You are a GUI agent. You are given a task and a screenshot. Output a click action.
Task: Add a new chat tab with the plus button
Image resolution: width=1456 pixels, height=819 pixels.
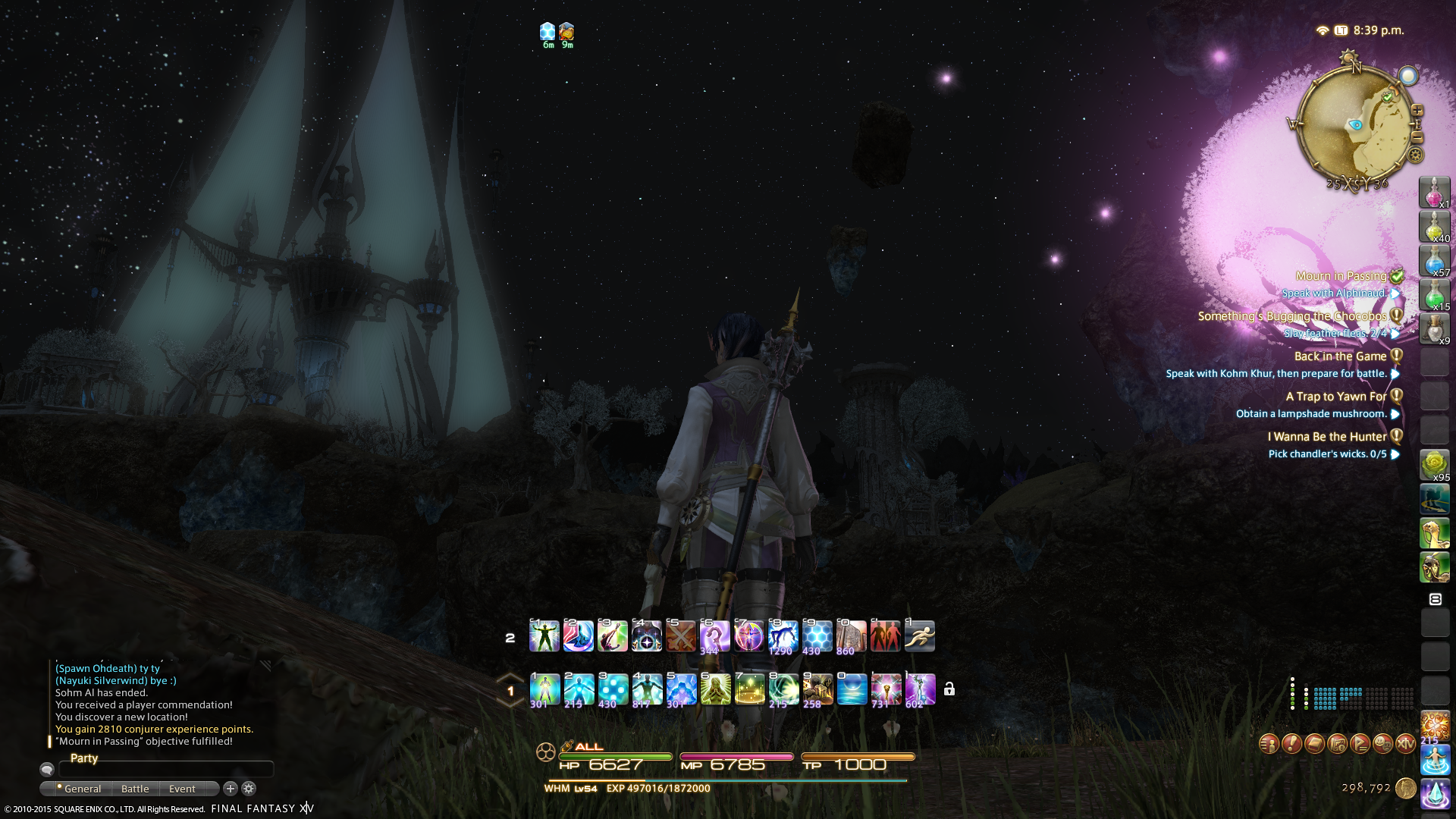pyautogui.click(x=231, y=789)
